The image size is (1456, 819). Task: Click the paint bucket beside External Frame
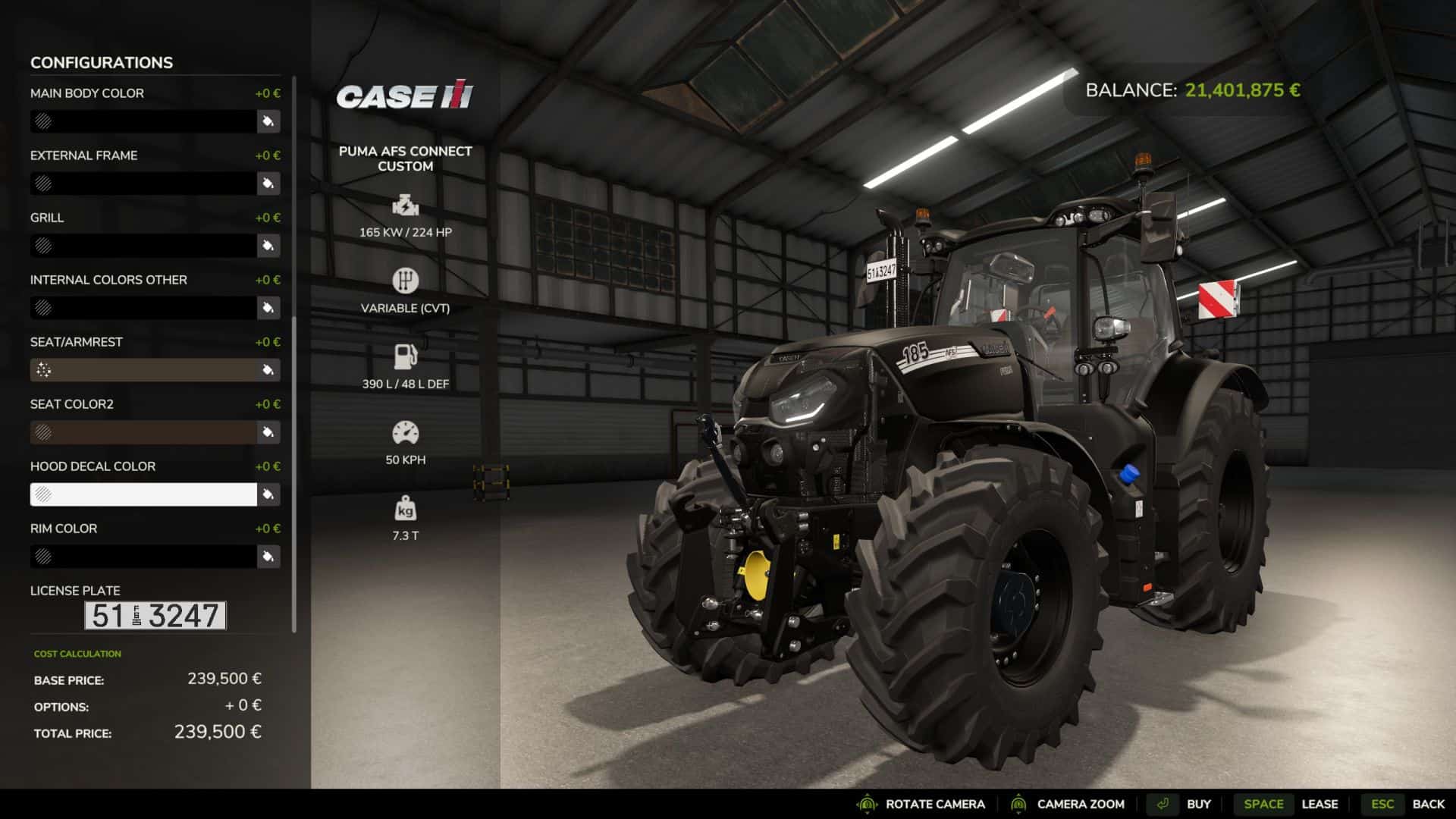[x=268, y=184]
